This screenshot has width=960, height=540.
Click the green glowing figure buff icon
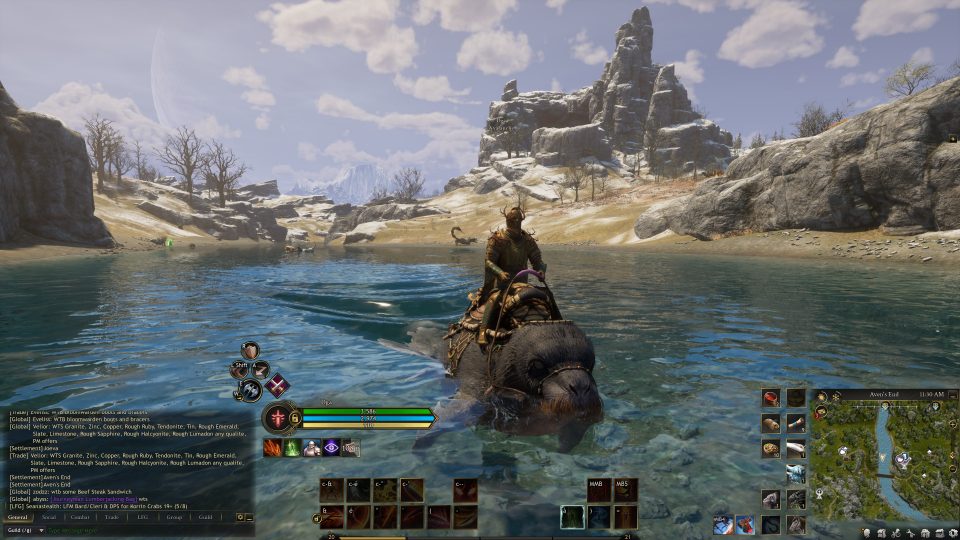[x=292, y=448]
